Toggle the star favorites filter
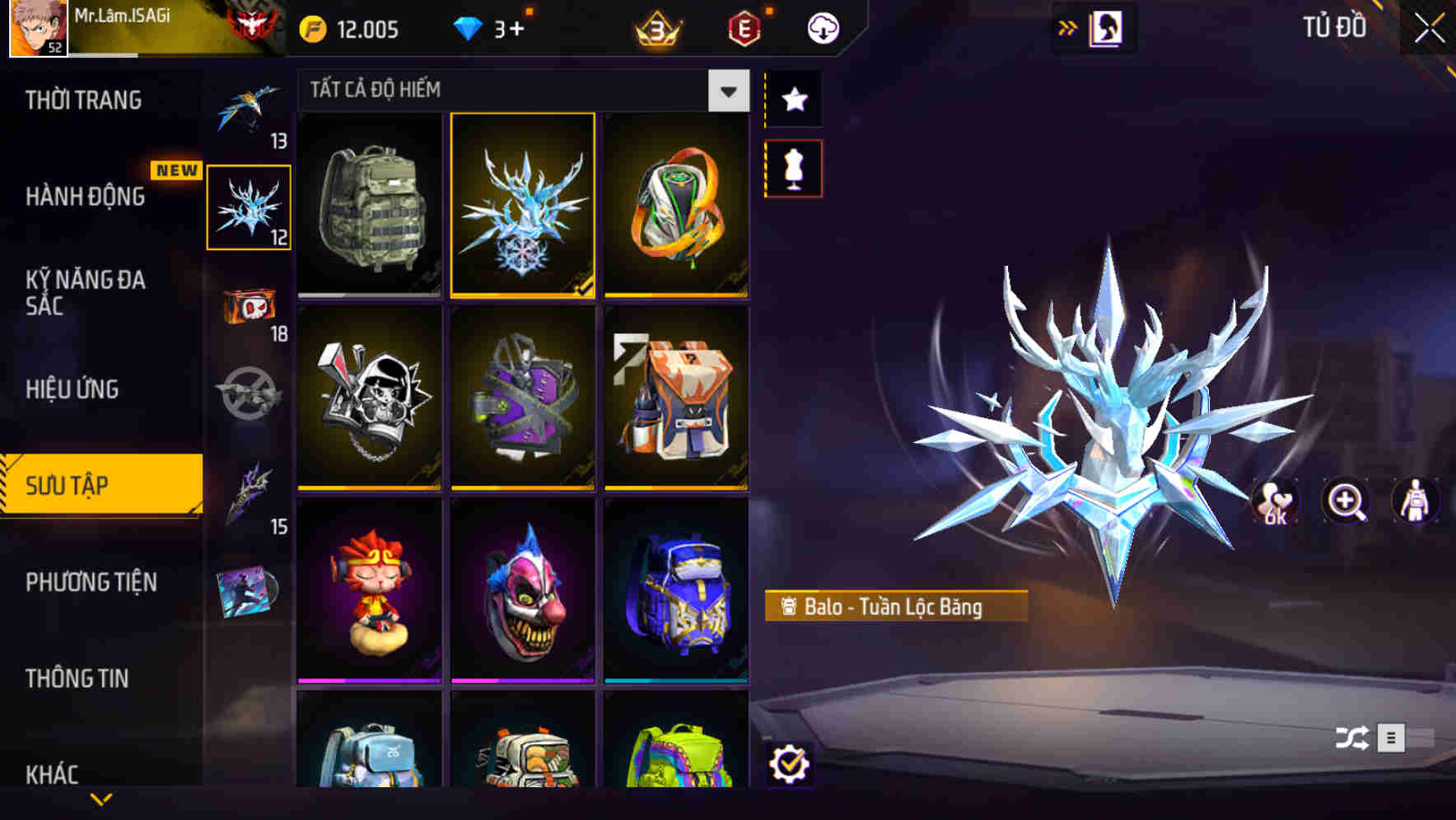Viewport: 1456px width, 820px height. pos(793,100)
